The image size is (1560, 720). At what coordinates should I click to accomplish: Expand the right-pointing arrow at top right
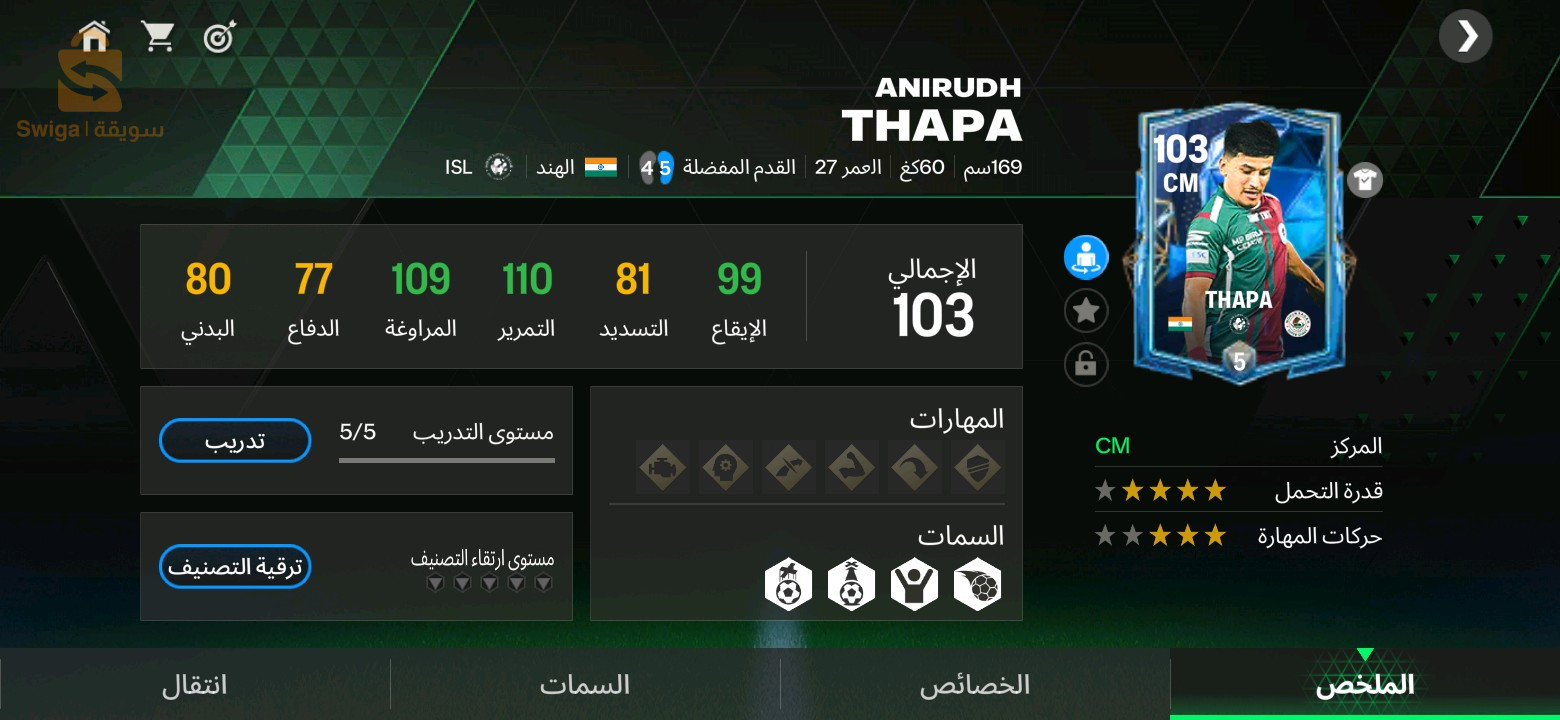(1466, 36)
